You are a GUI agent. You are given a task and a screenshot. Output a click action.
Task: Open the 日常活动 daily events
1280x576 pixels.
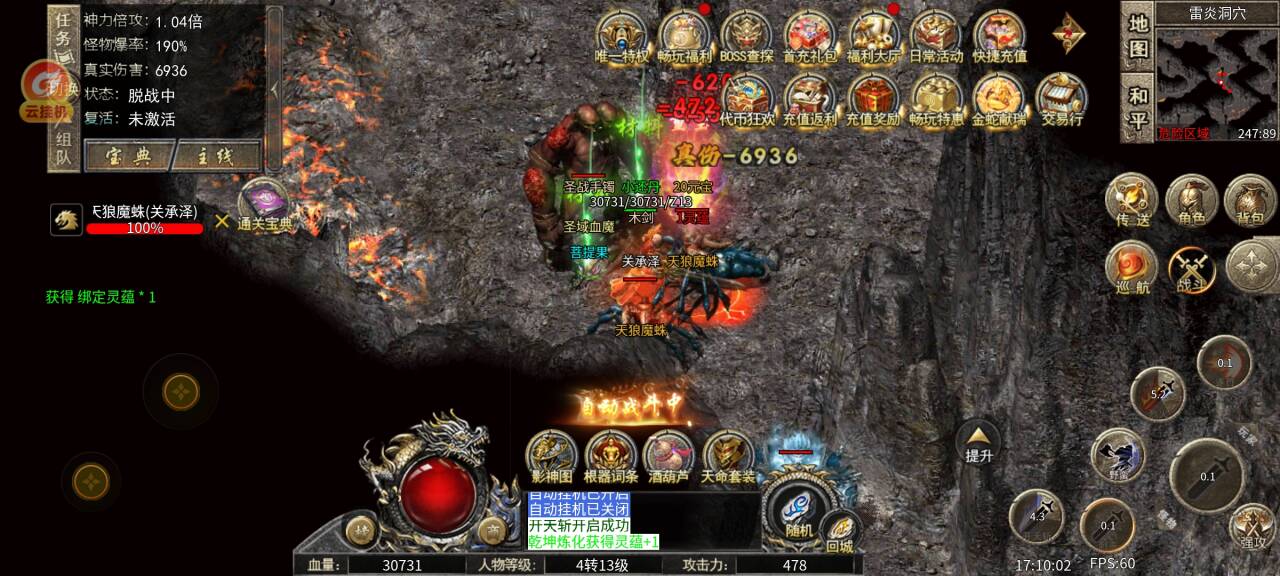point(935,37)
